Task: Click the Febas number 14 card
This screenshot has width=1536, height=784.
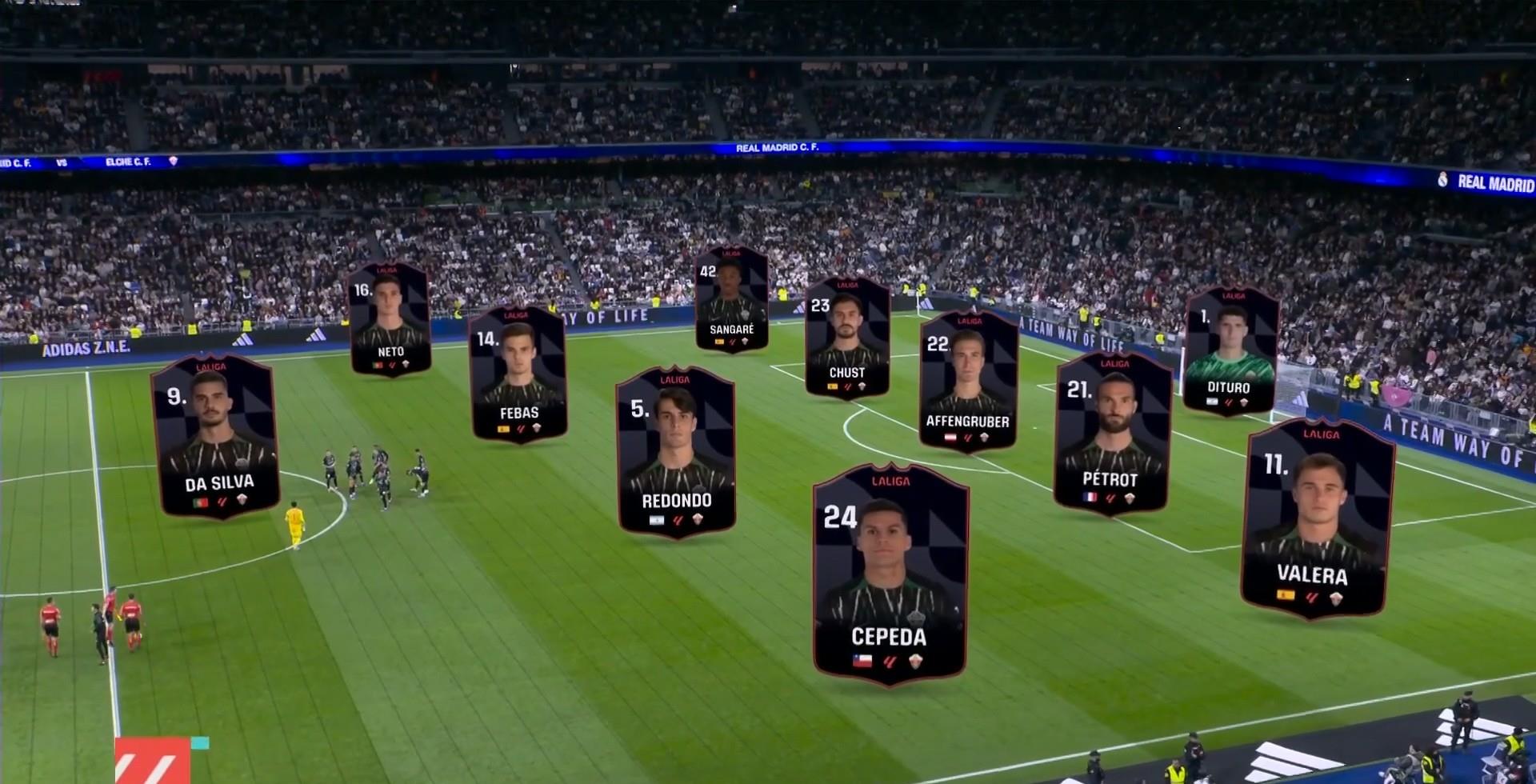Action: (x=518, y=374)
